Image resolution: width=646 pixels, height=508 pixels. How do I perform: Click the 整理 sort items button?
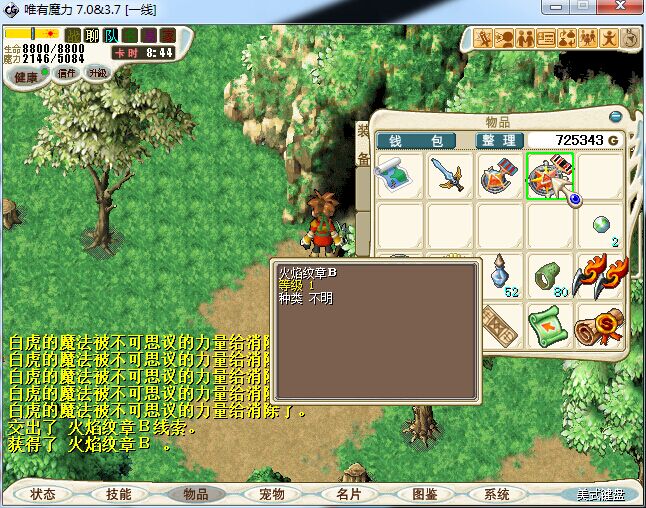[x=497, y=140]
